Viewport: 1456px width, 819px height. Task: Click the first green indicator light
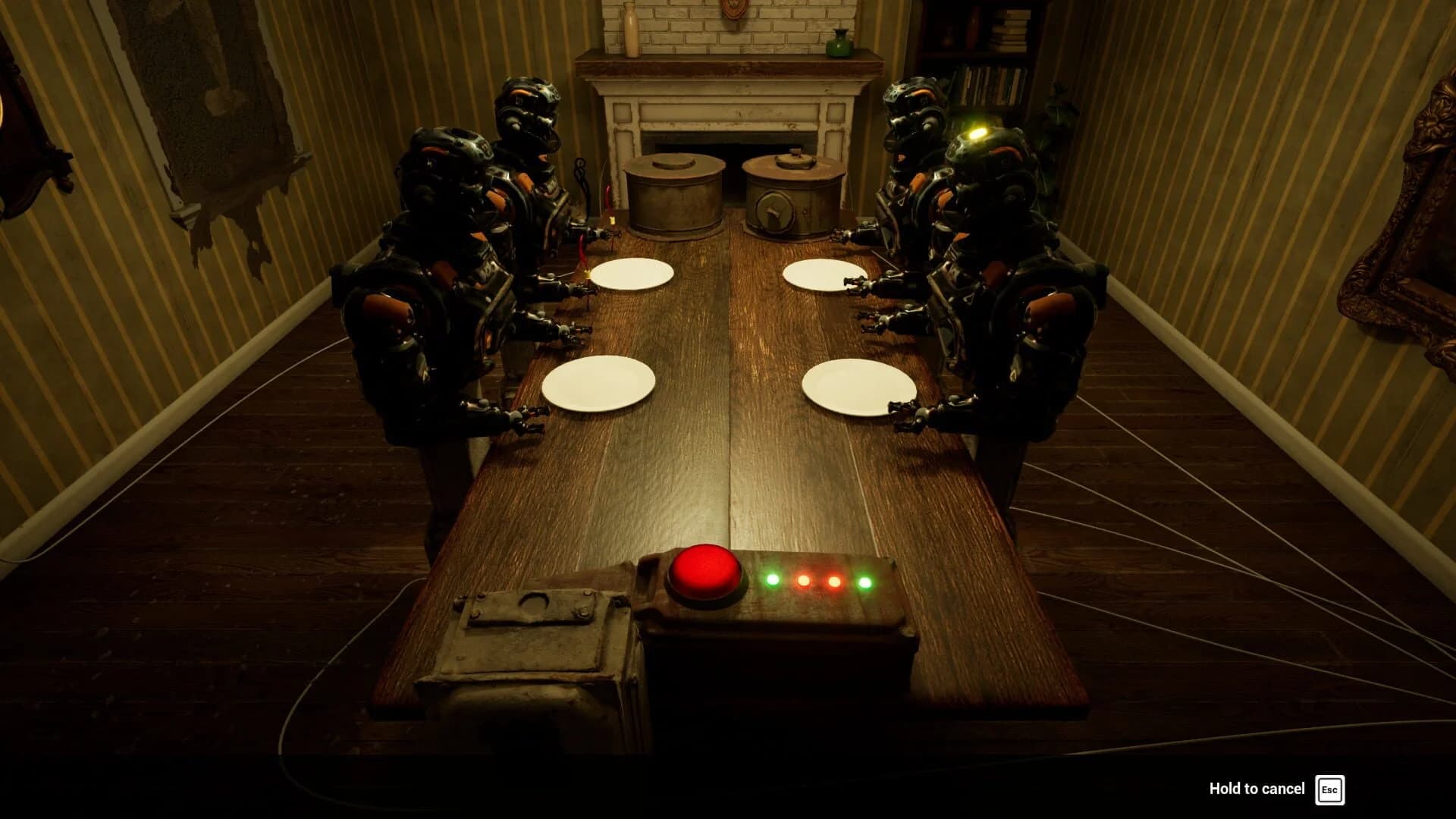coord(773,582)
